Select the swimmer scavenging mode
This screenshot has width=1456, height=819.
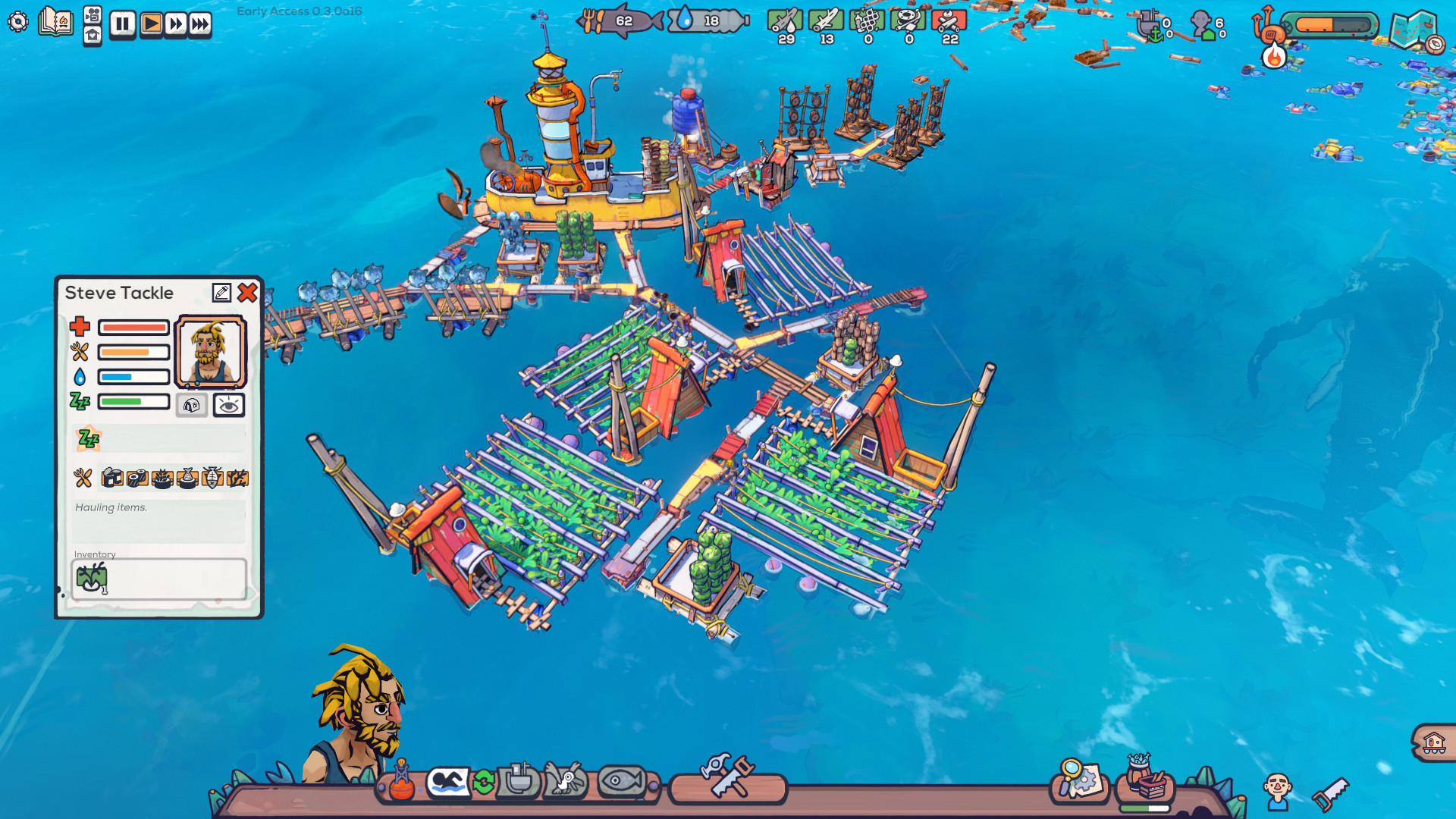coord(447,781)
